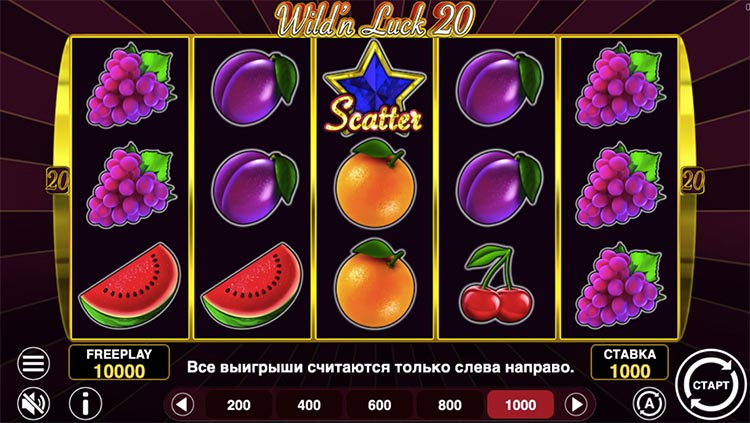Choose the 200 bet value

point(239,405)
